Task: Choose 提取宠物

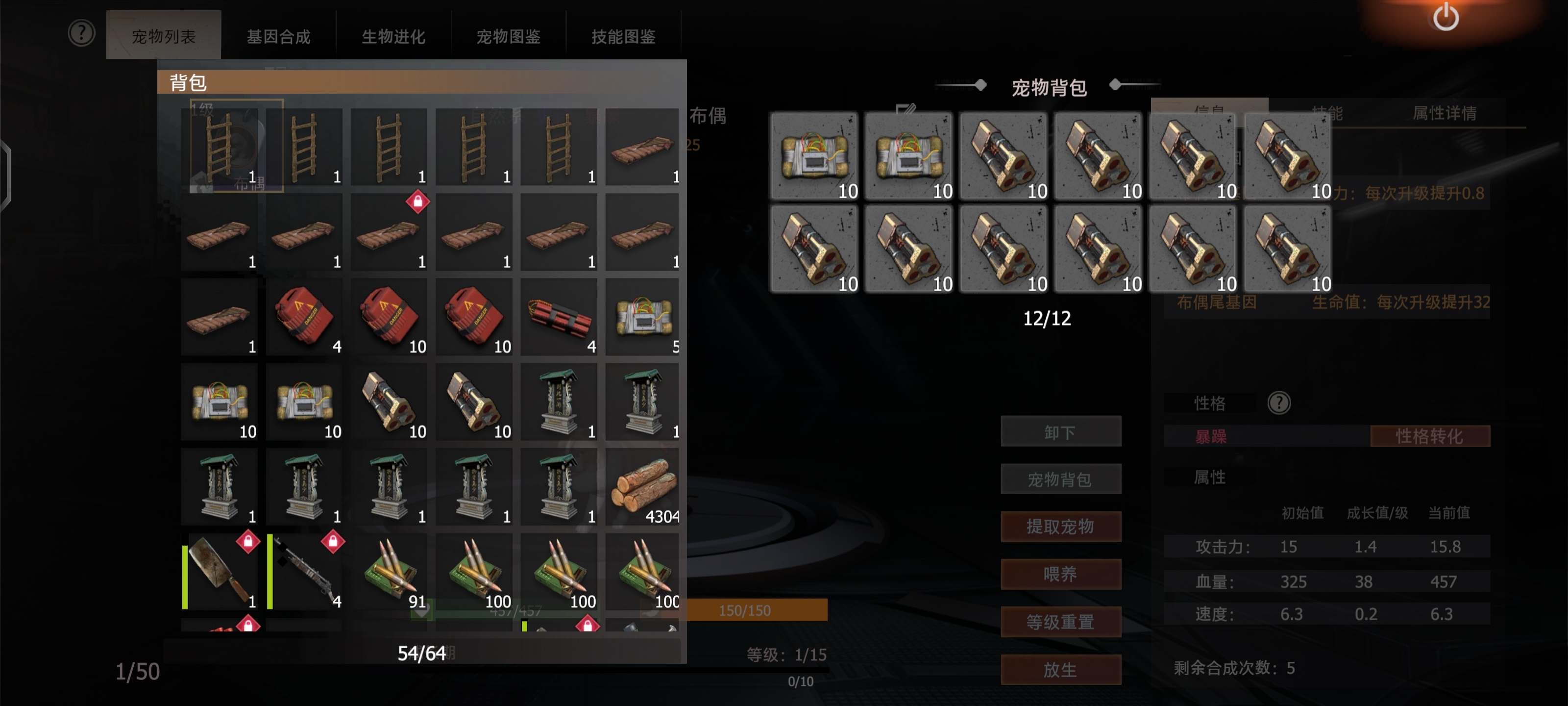Action: pyautogui.click(x=1060, y=526)
